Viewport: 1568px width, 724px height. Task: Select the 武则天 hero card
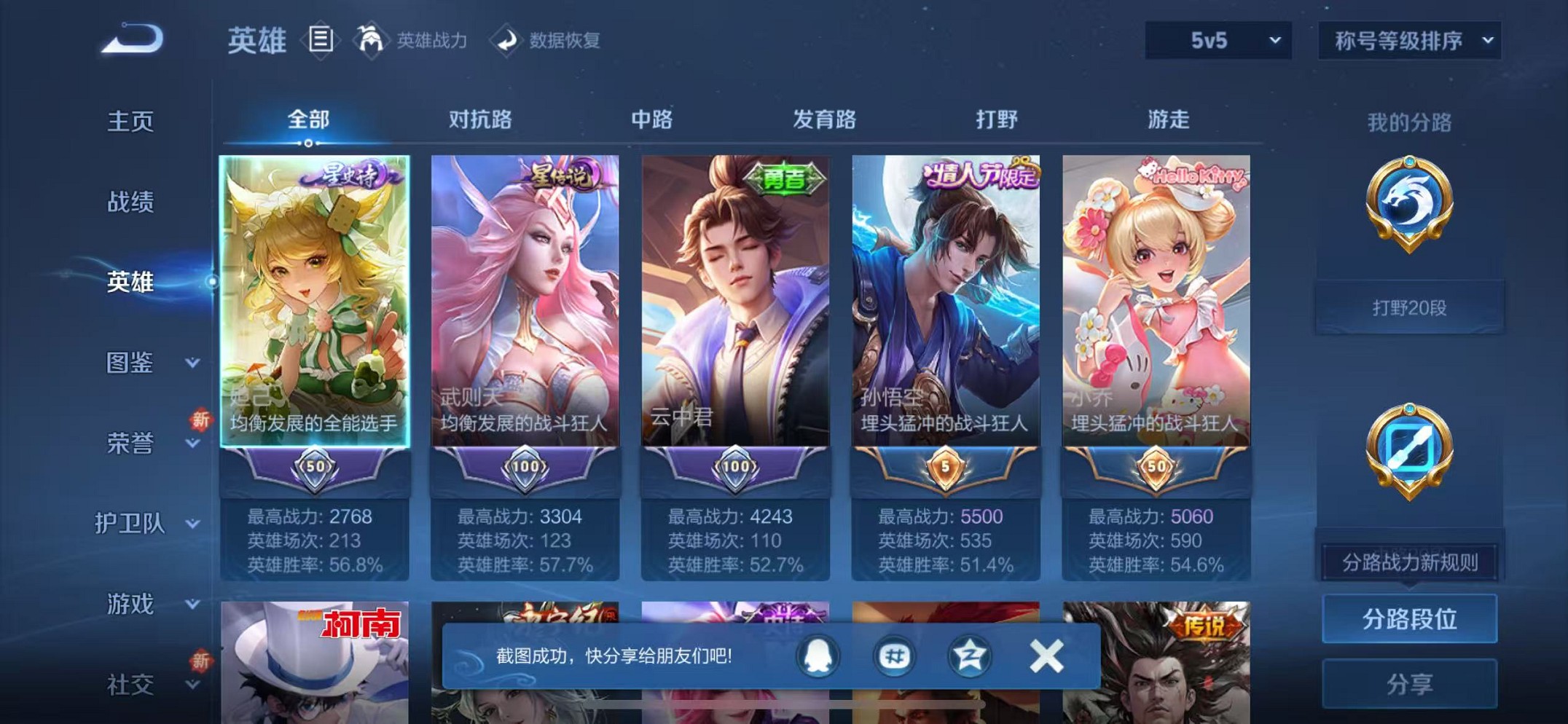pyautogui.click(x=523, y=306)
